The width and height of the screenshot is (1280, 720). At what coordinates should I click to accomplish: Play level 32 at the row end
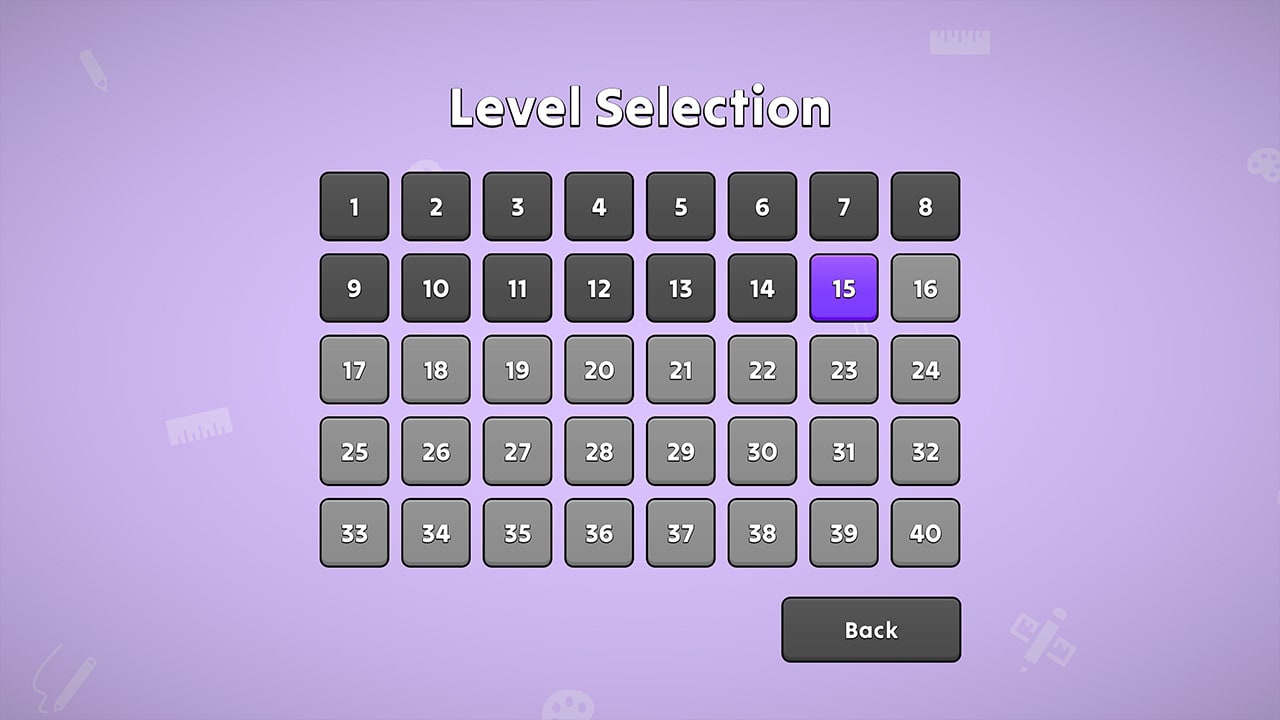click(x=925, y=452)
